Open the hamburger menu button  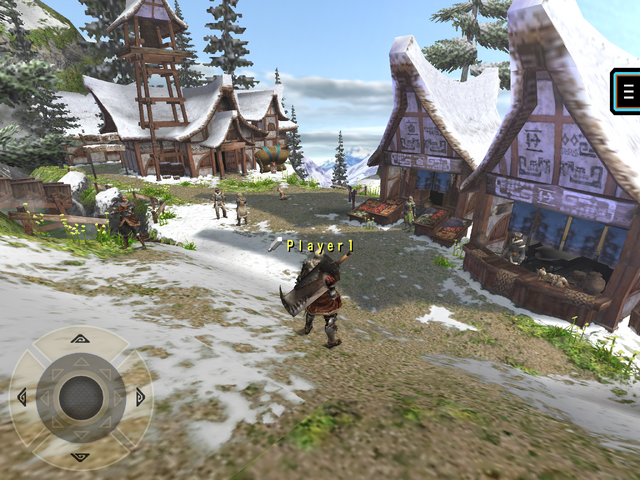coord(628,93)
